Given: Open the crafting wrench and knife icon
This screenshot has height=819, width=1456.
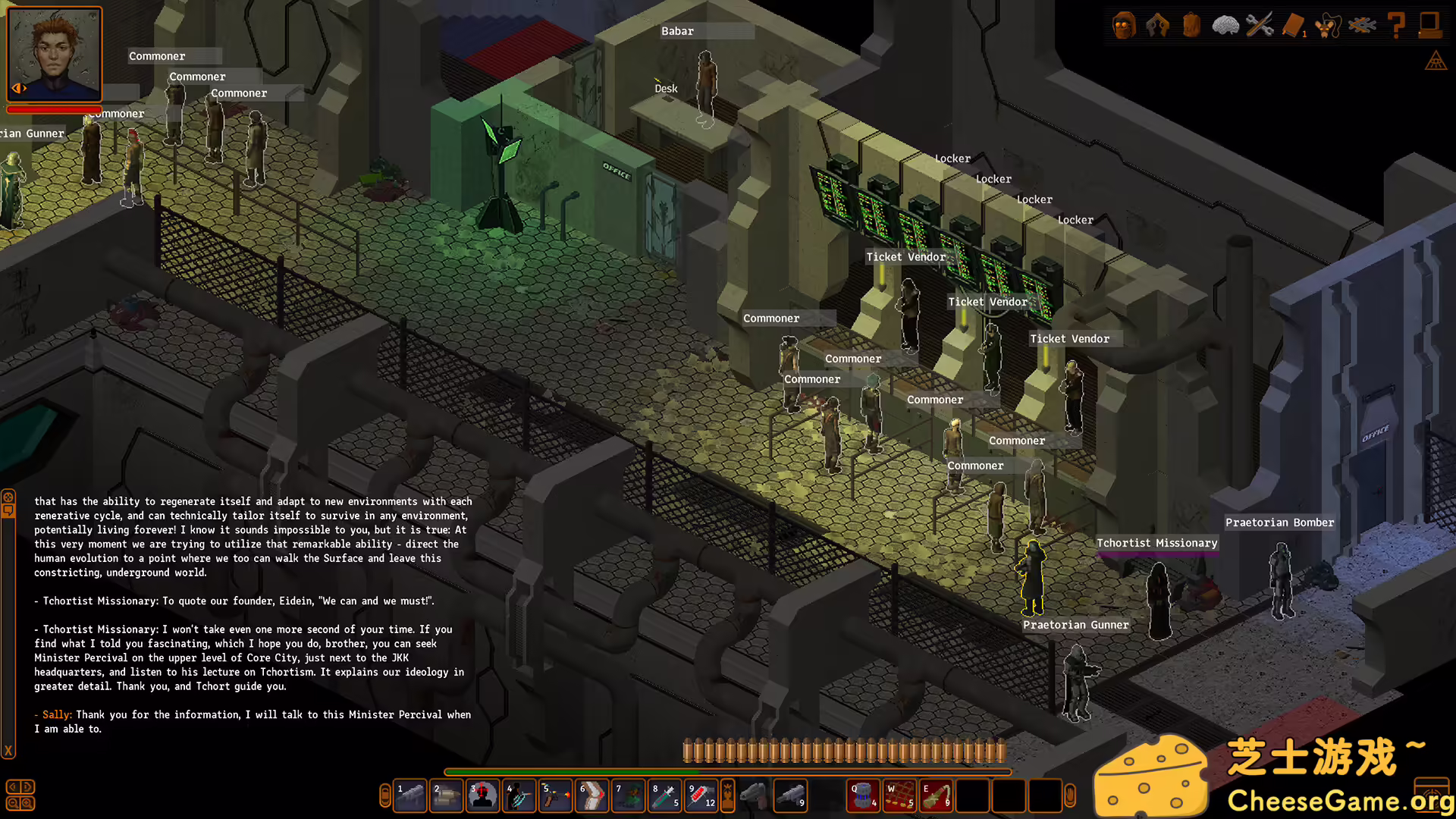Looking at the screenshot, I should [1260, 25].
